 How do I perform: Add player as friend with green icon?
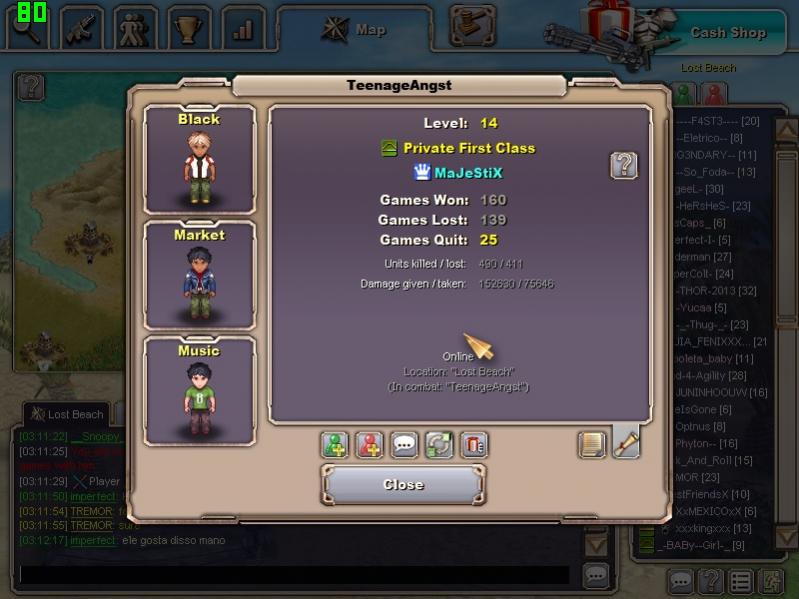coord(335,445)
